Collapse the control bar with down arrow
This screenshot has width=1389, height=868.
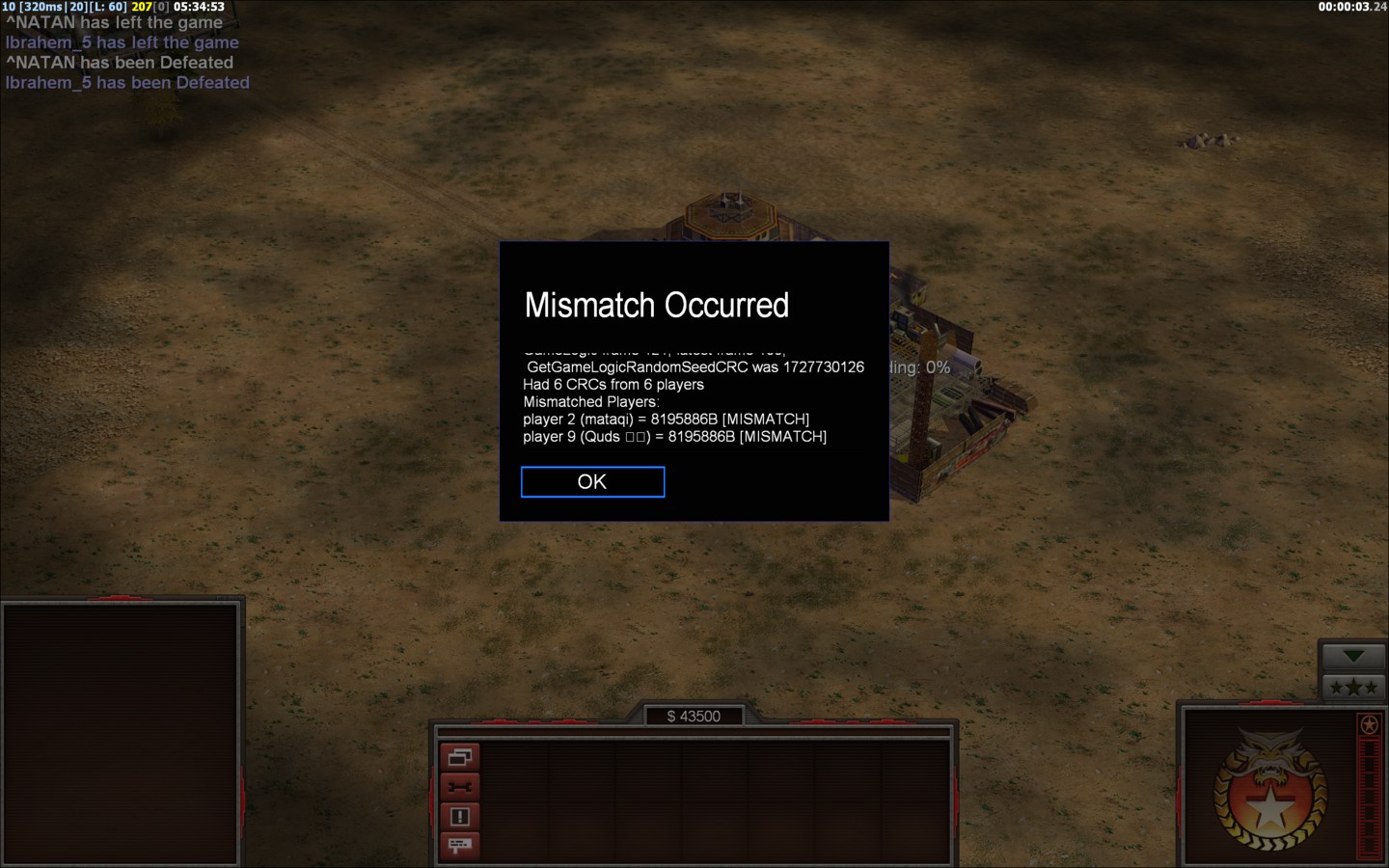point(1352,657)
